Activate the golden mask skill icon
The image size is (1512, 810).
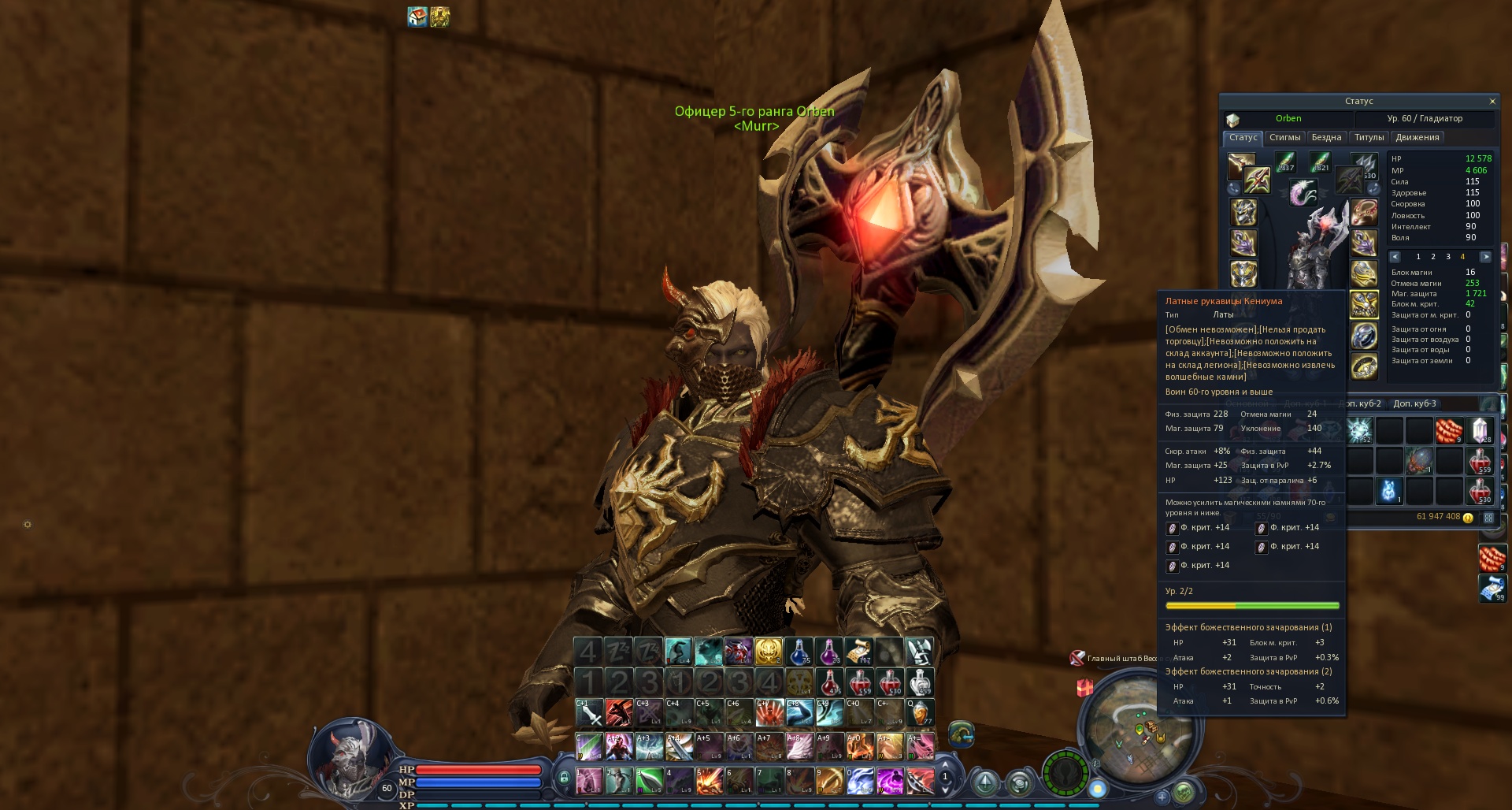(x=769, y=652)
